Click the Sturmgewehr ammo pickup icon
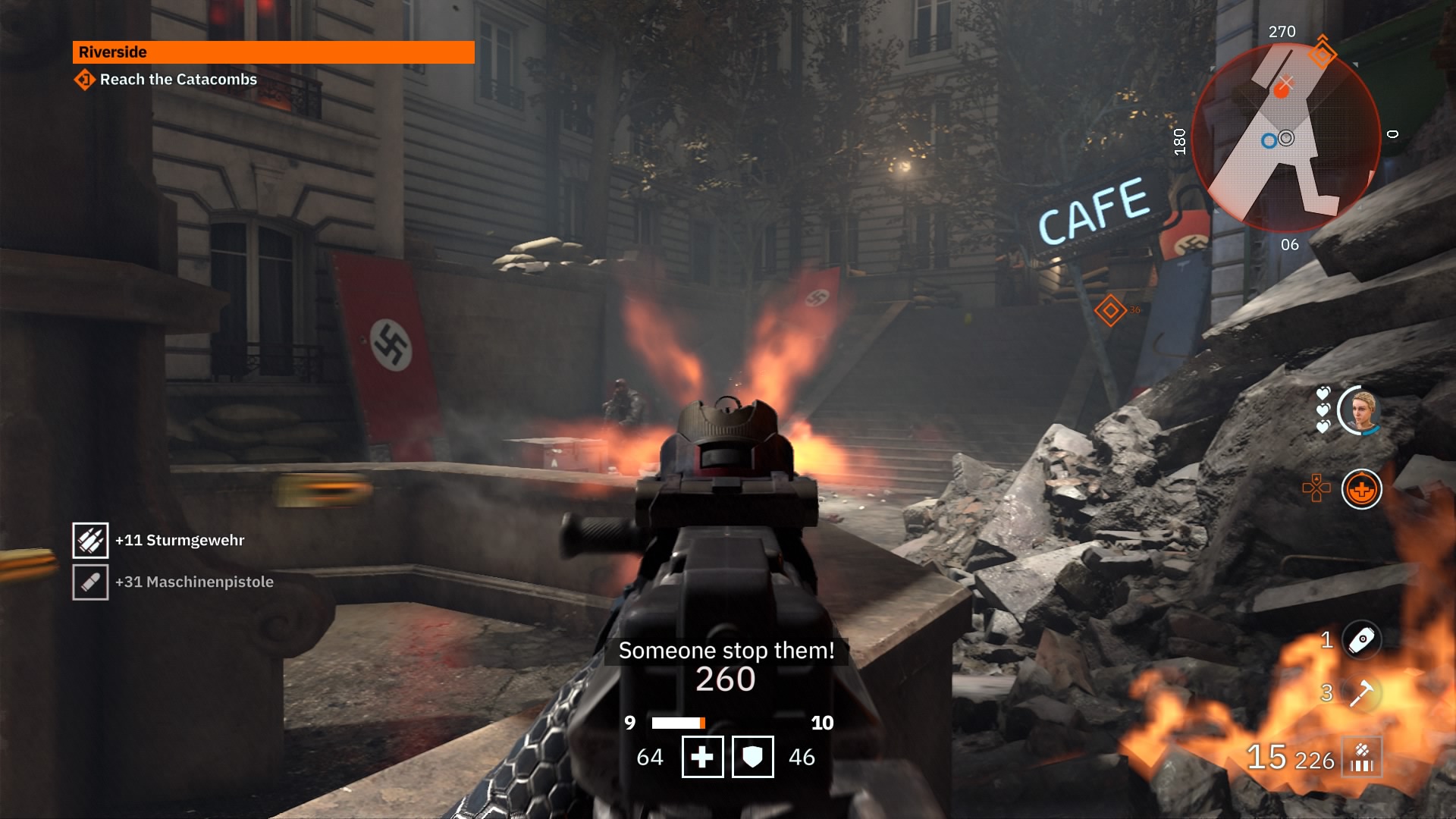The width and height of the screenshot is (1456, 819). tap(90, 541)
